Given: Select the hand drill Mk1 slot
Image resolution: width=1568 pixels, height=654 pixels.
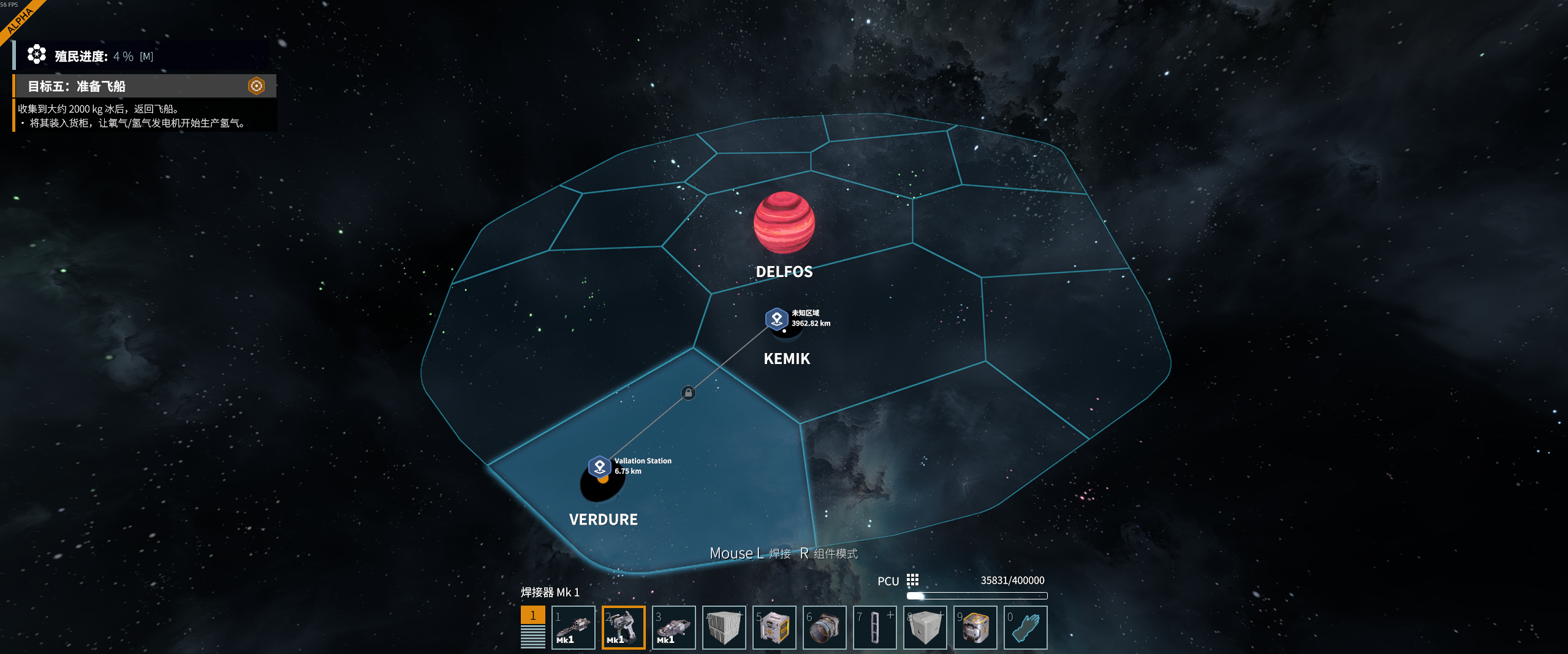Looking at the screenshot, I should [x=573, y=627].
